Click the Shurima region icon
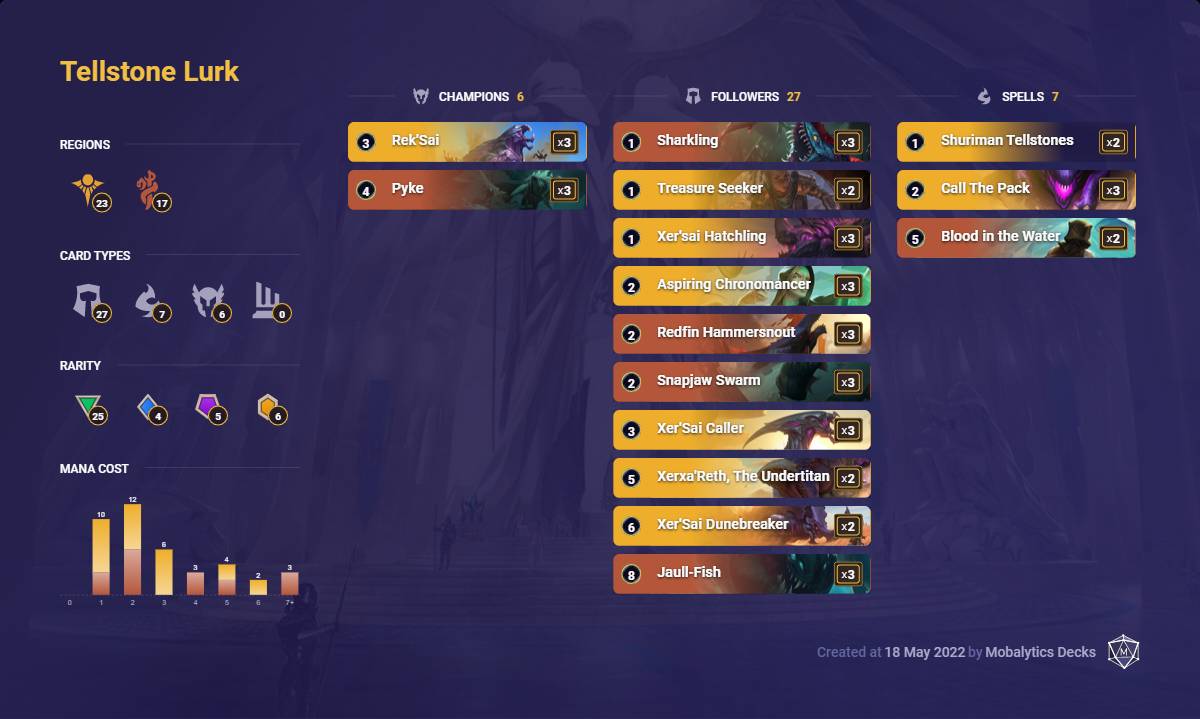 point(88,190)
